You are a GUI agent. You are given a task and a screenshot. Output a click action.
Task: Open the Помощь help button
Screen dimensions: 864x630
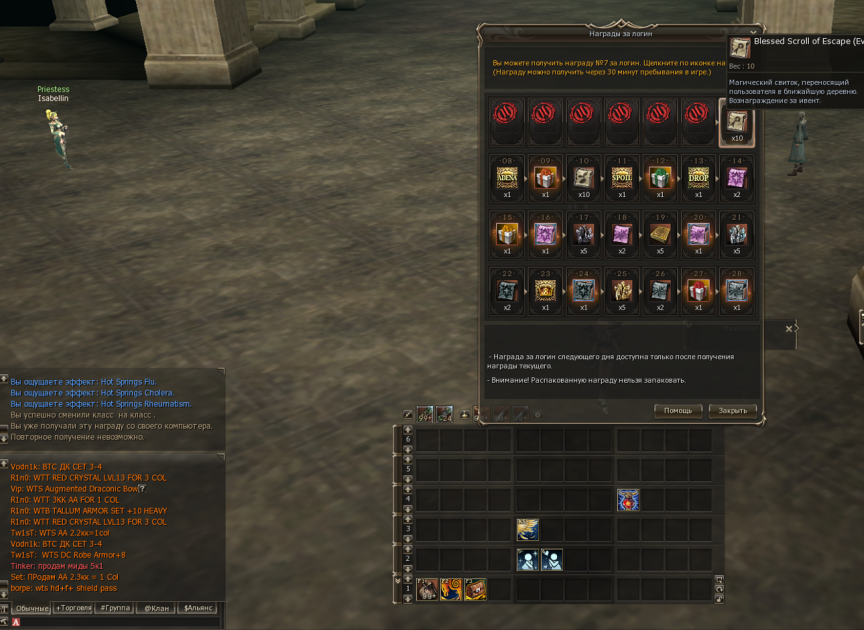click(x=678, y=411)
